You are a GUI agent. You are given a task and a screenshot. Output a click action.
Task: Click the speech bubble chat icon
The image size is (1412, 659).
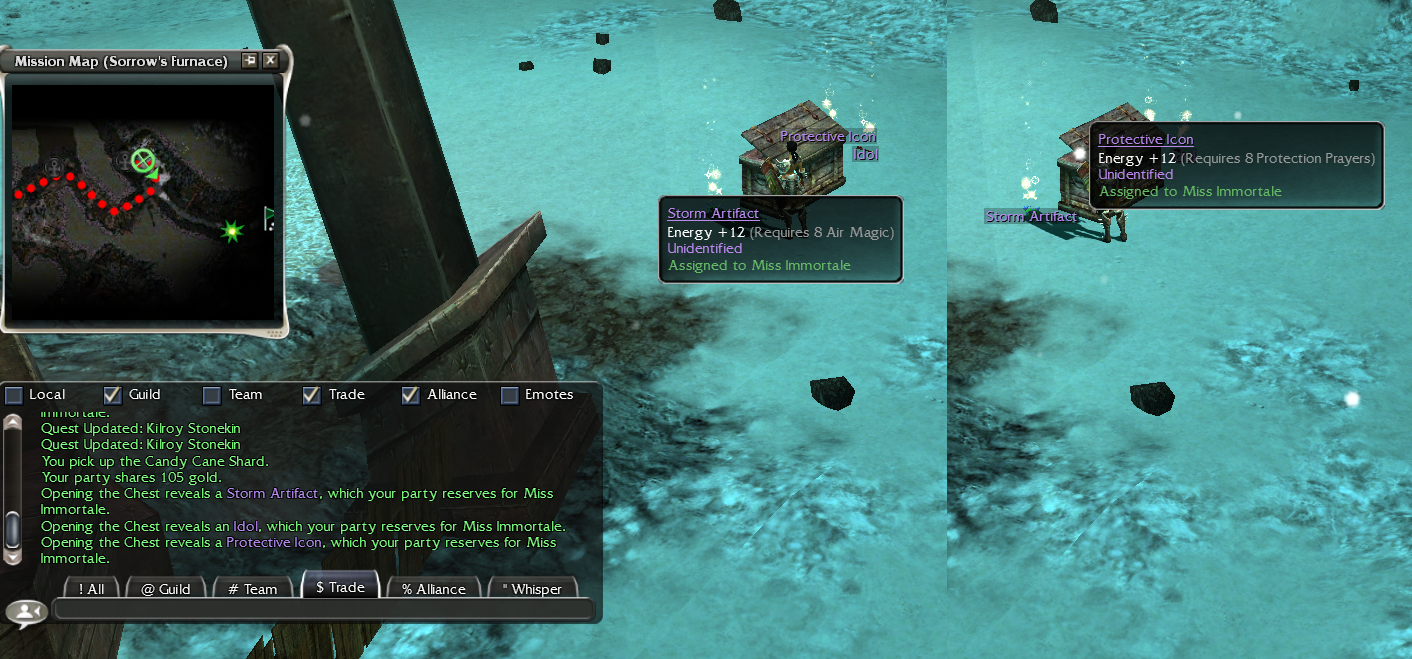point(25,611)
